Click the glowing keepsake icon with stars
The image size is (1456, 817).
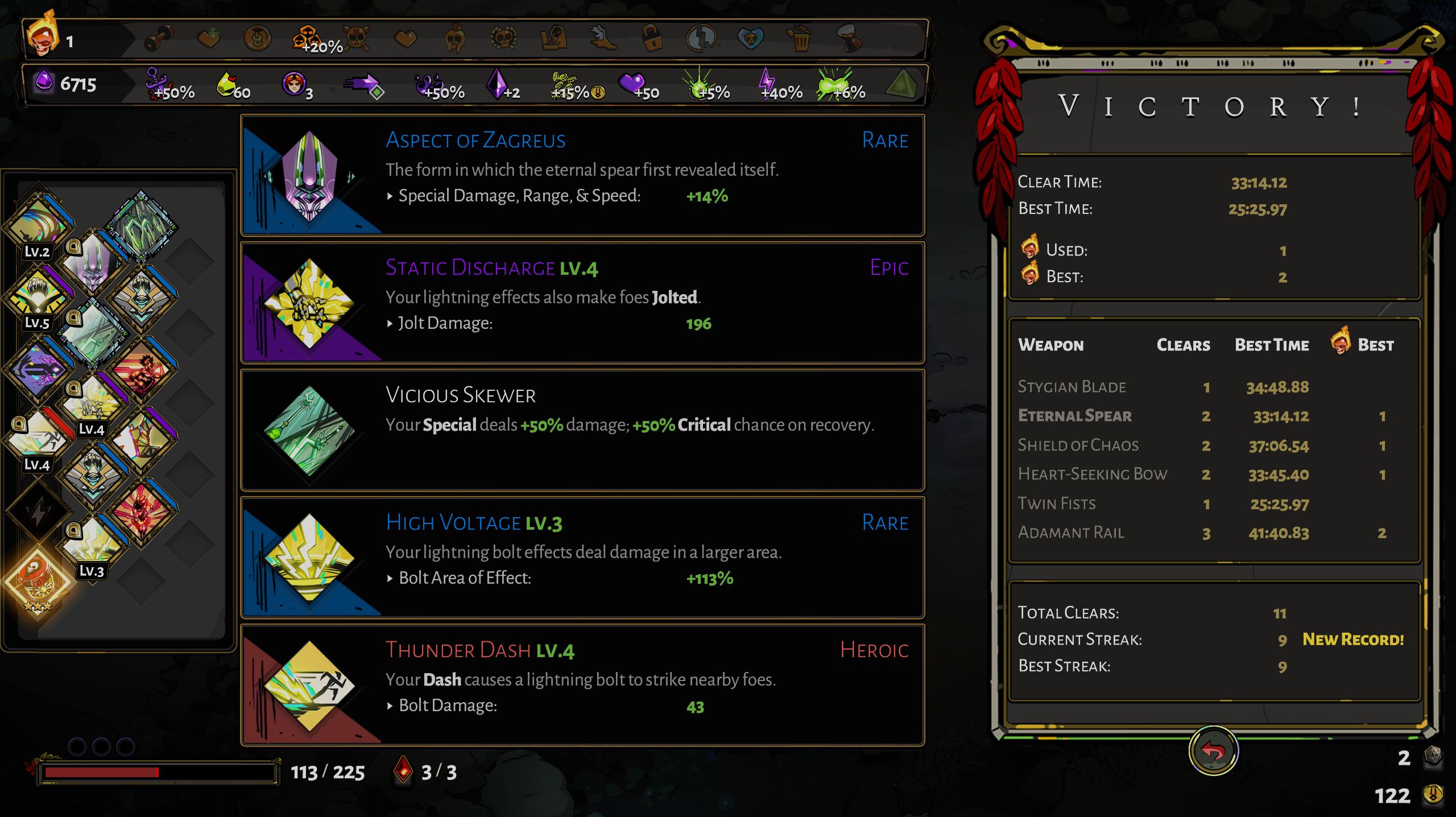point(38,581)
